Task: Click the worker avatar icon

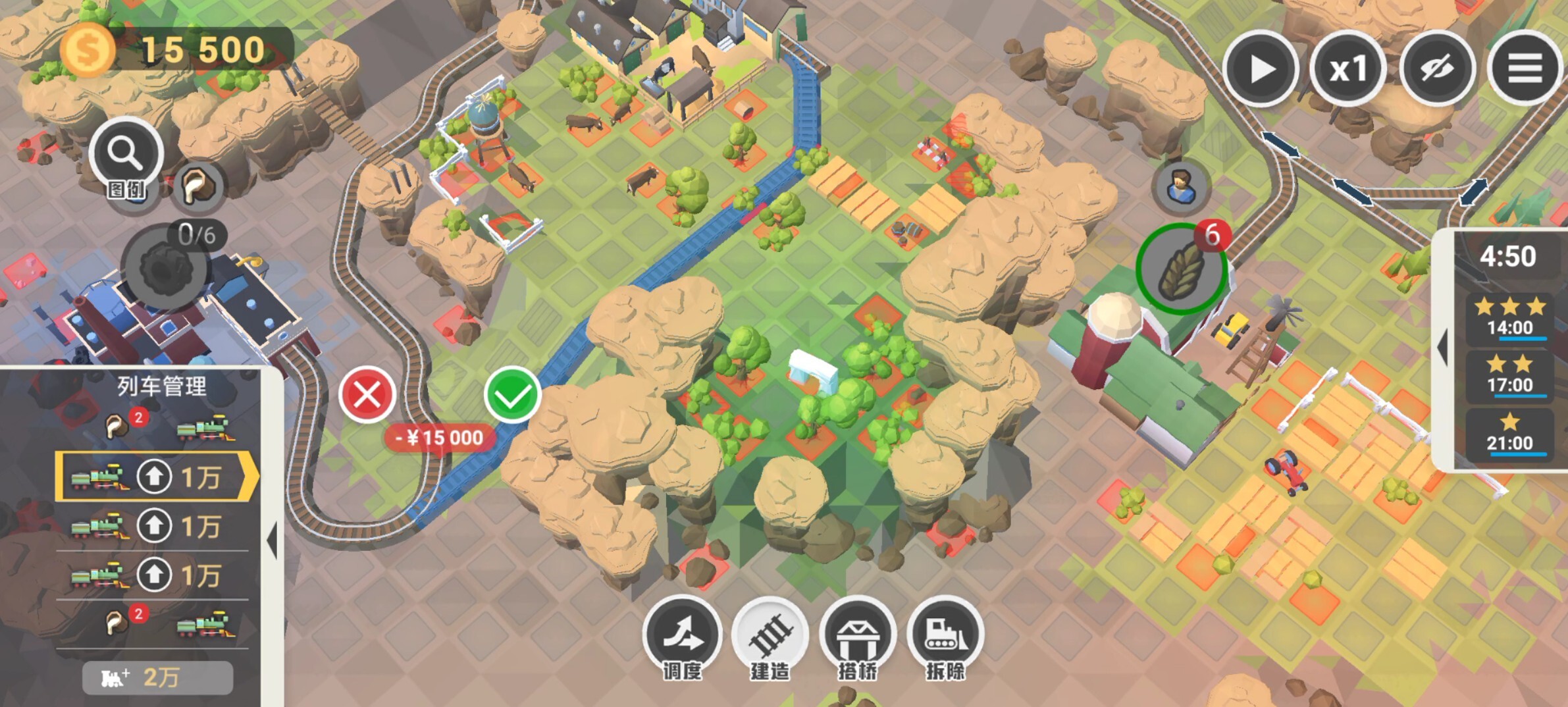Action: 1181,187
